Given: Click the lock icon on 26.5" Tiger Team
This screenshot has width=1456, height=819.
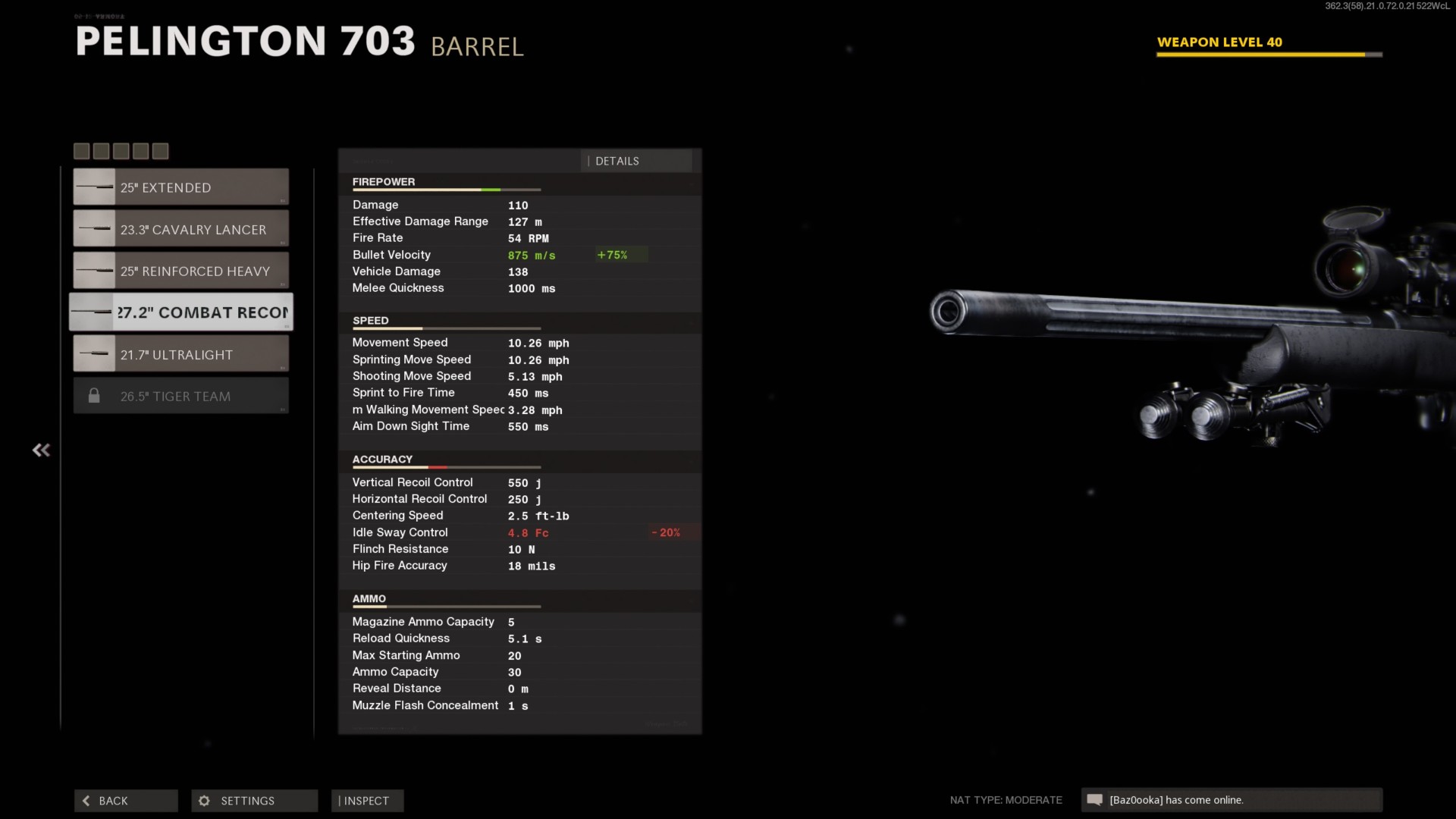Looking at the screenshot, I should click(x=94, y=395).
